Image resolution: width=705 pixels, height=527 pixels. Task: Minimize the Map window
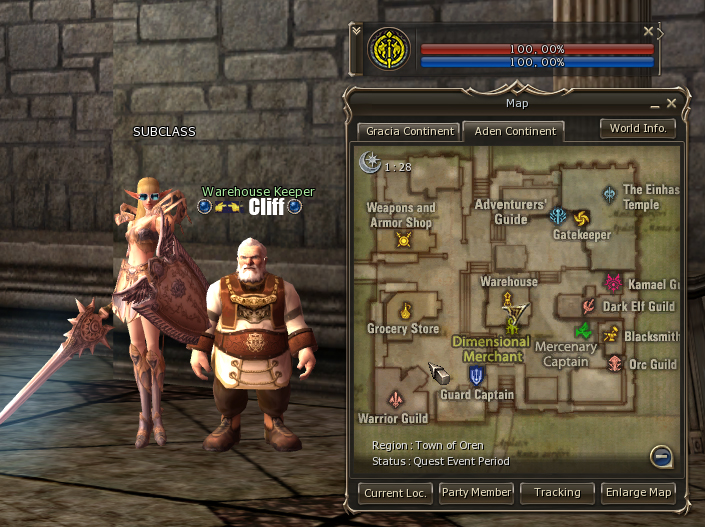656,104
